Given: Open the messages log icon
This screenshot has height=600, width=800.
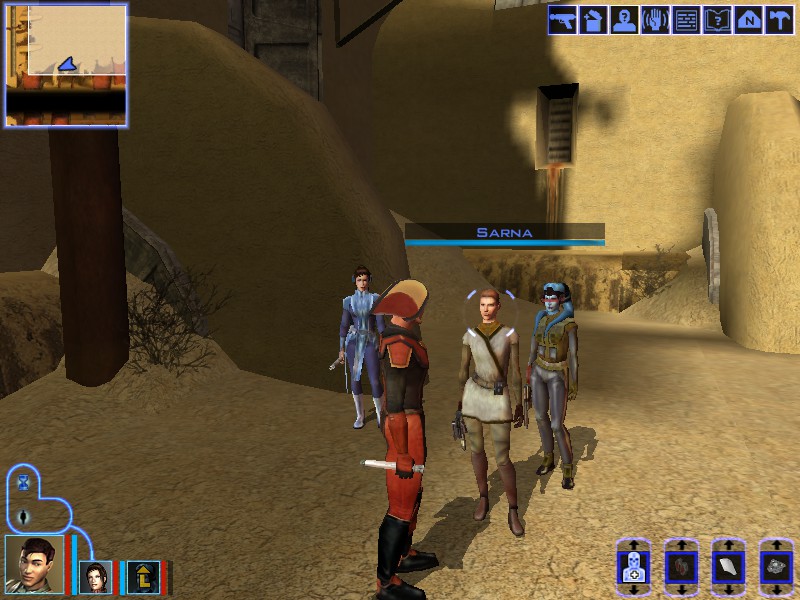Looking at the screenshot, I should point(686,20).
